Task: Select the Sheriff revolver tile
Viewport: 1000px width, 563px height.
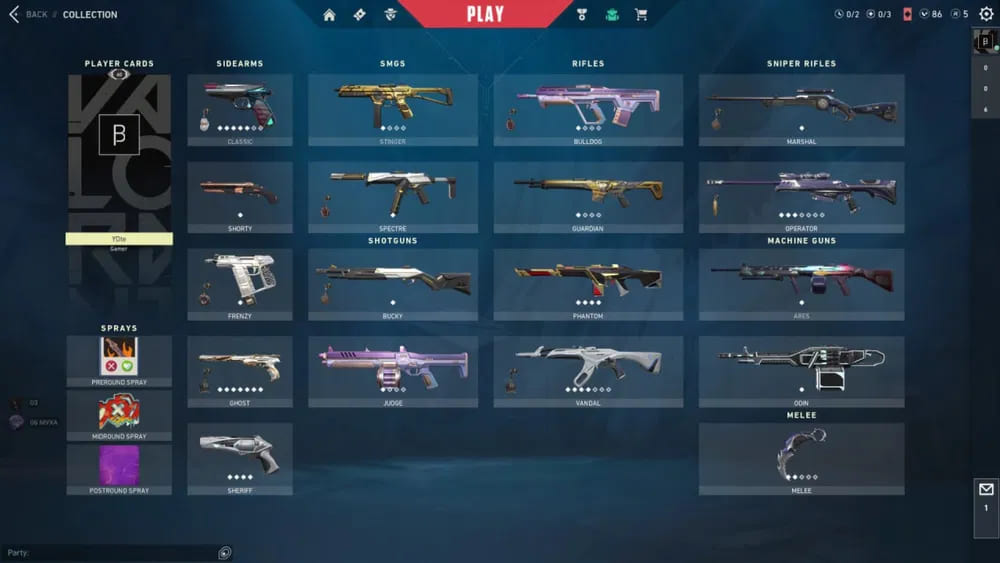Action: [240, 457]
